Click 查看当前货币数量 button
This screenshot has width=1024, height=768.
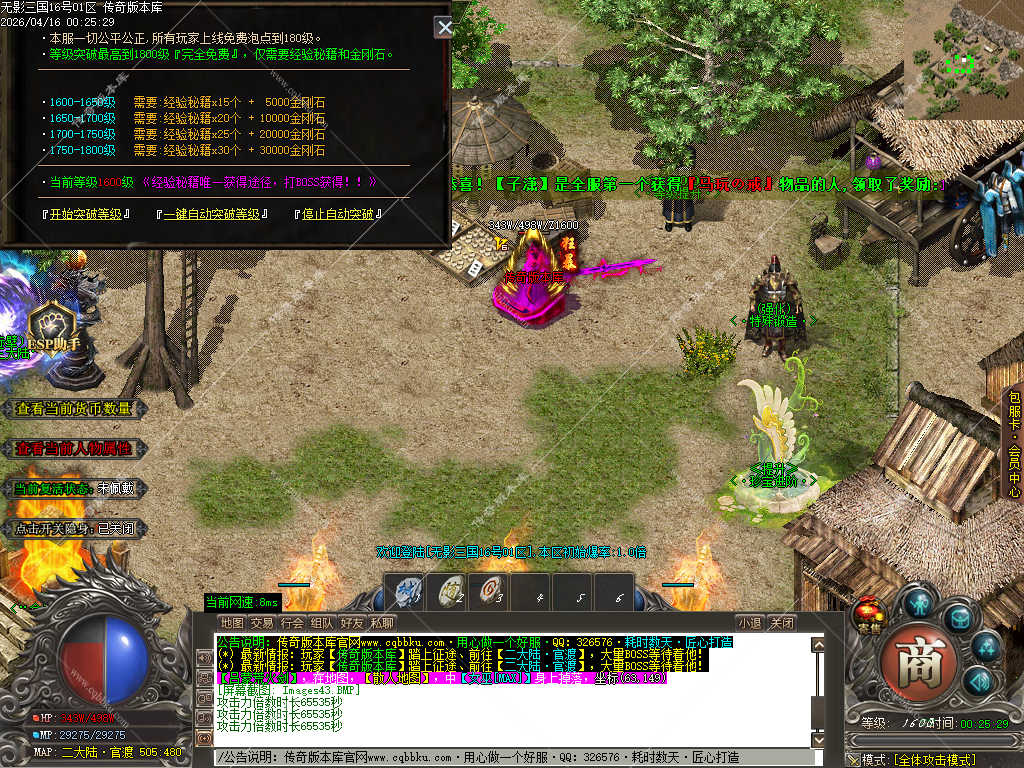tap(75, 408)
